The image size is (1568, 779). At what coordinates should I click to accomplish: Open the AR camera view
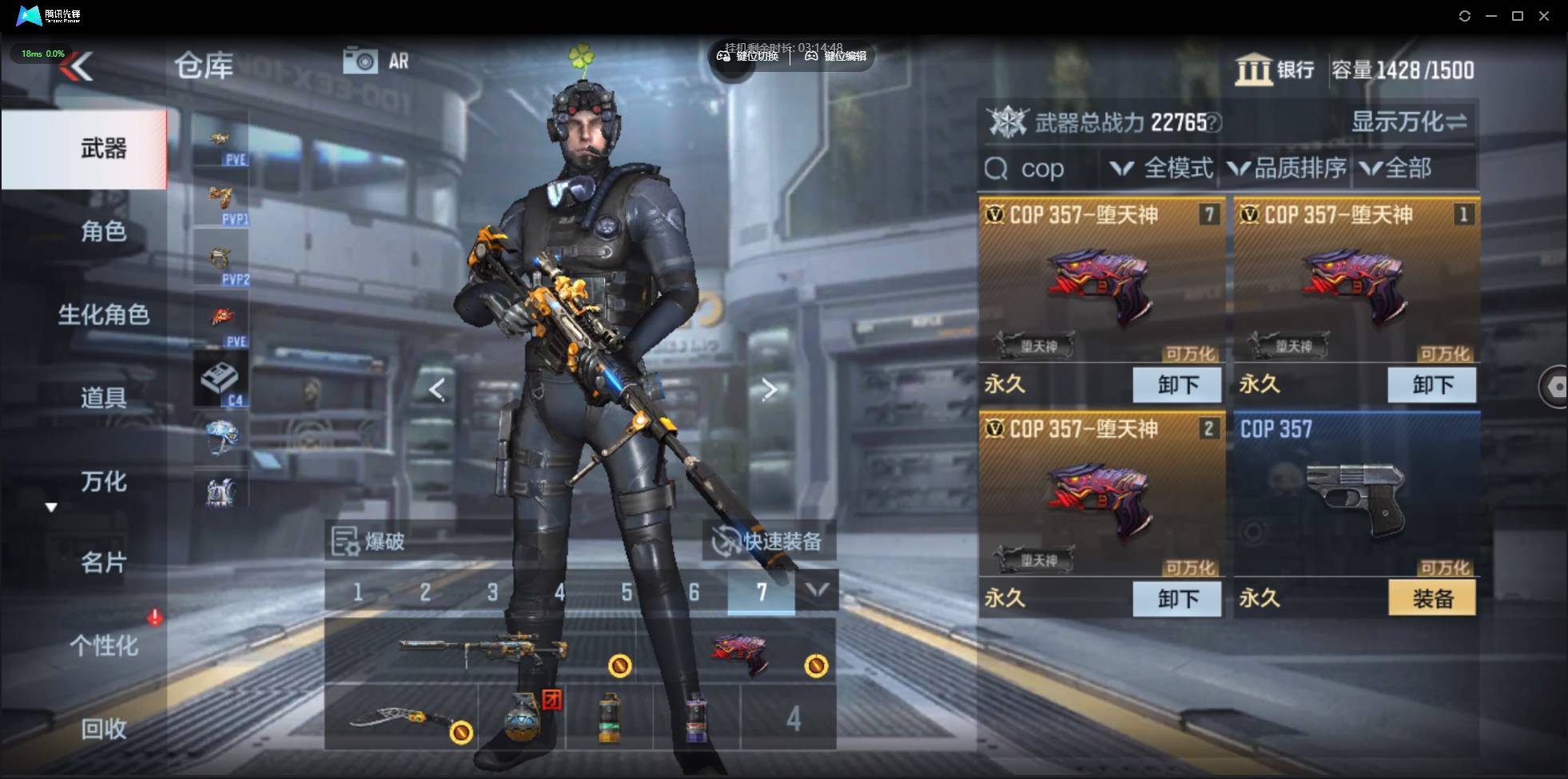coord(376,61)
